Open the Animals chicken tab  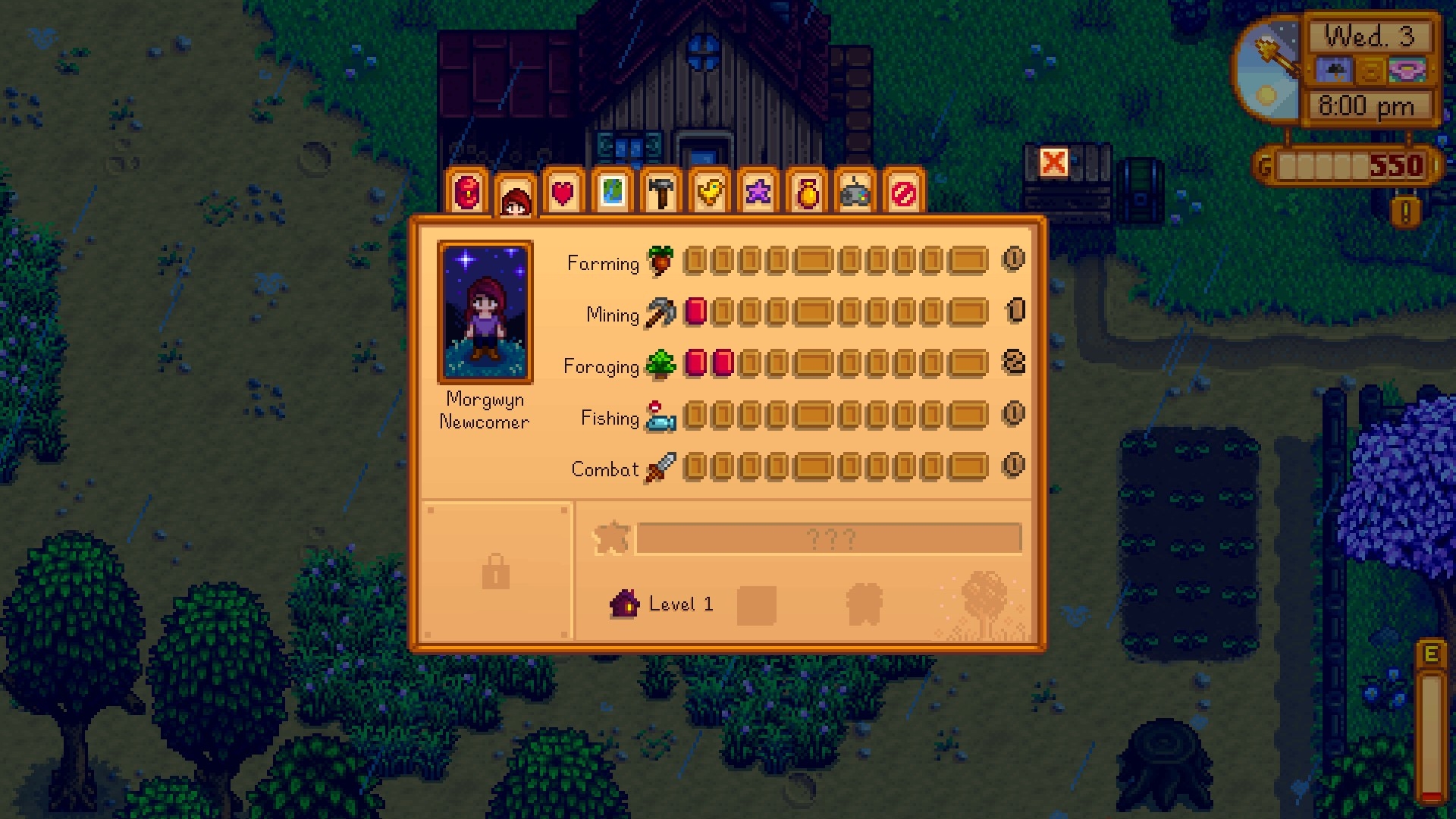tap(709, 193)
